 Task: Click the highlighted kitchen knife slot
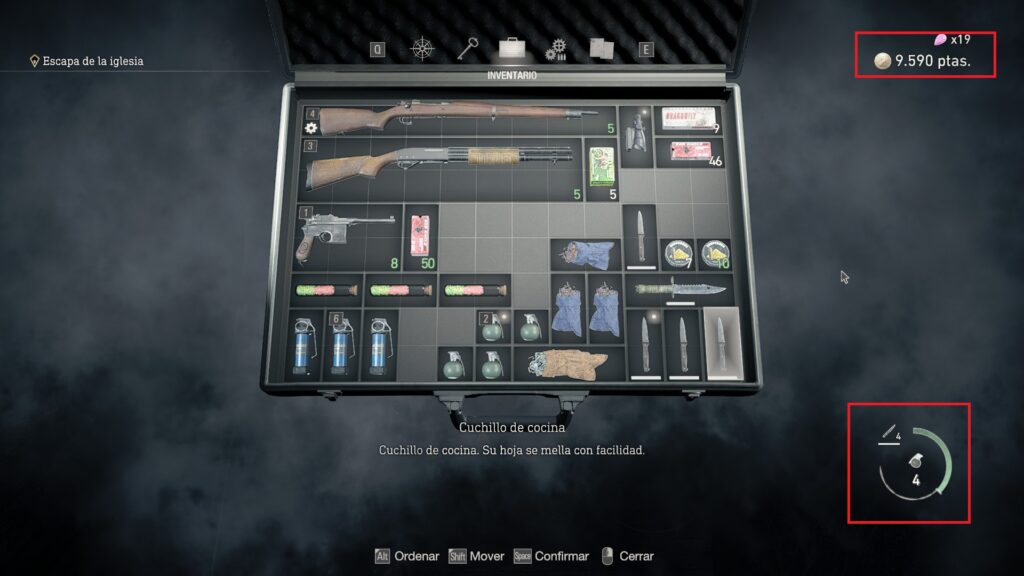click(x=720, y=343)
